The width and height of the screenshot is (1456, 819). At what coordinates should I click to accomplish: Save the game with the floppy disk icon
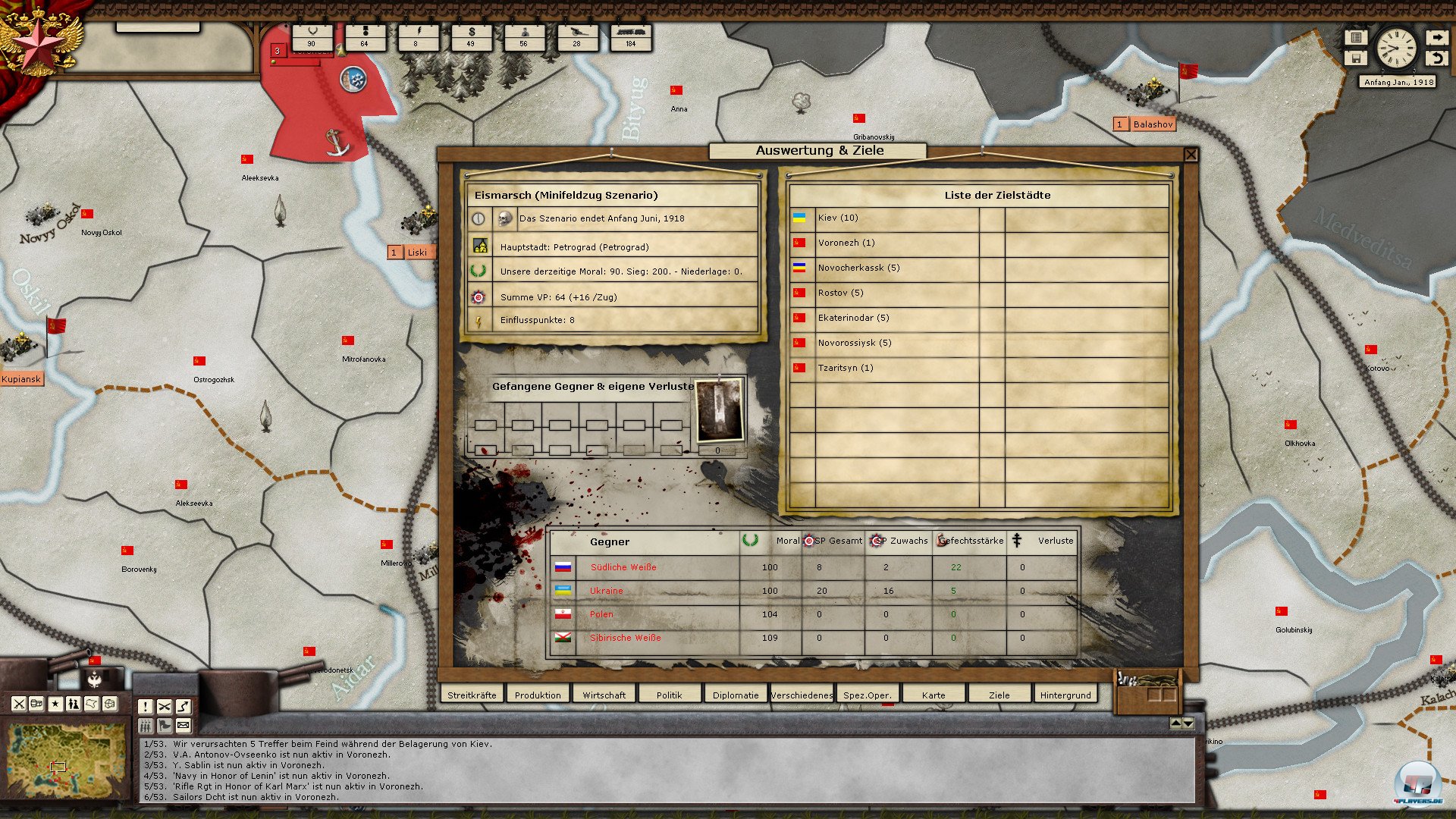click(x=1355, y=58)
